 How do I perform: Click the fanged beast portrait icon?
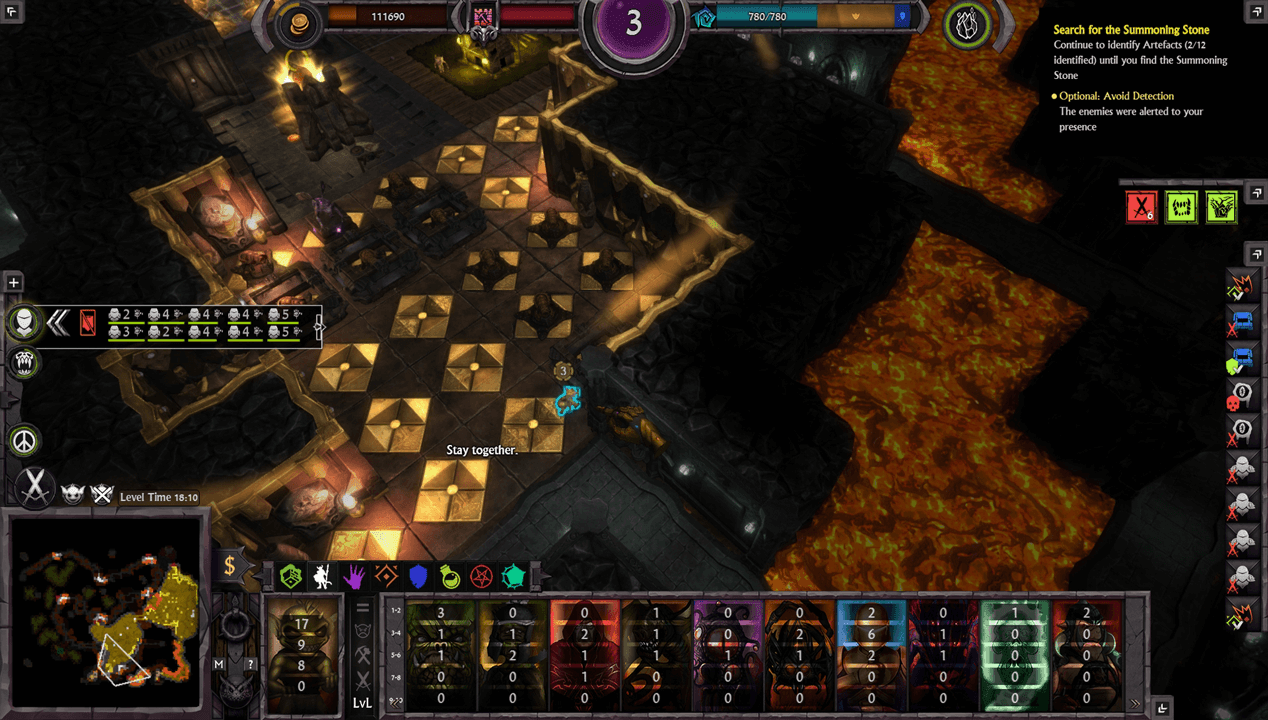tap(25, 362)
